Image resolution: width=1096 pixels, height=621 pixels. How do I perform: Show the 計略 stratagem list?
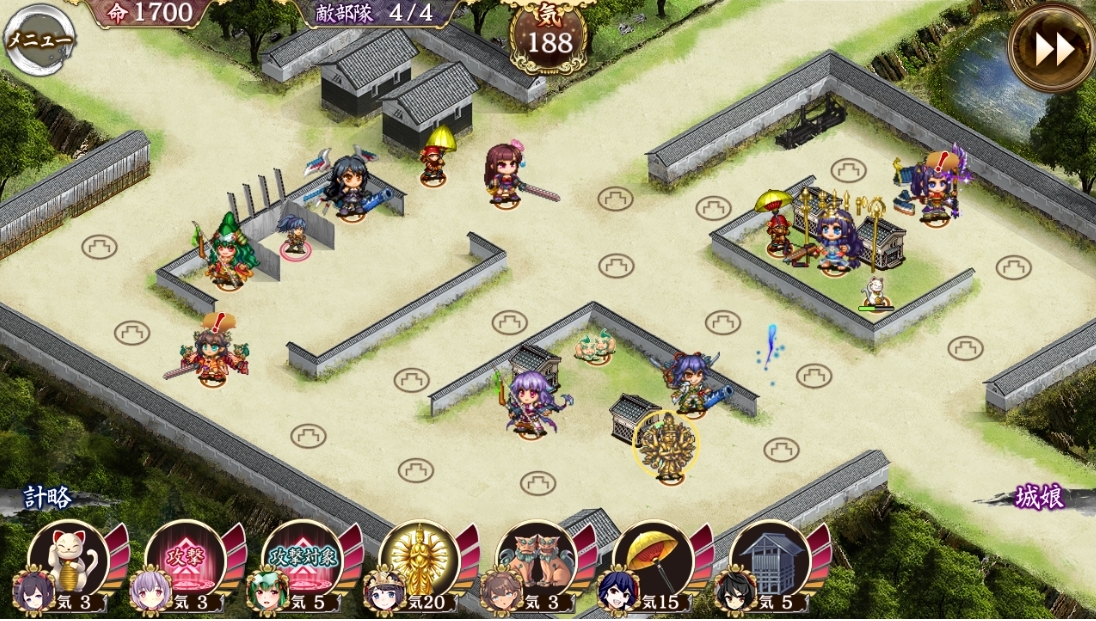pyautogui.click(x=50, y=498)
